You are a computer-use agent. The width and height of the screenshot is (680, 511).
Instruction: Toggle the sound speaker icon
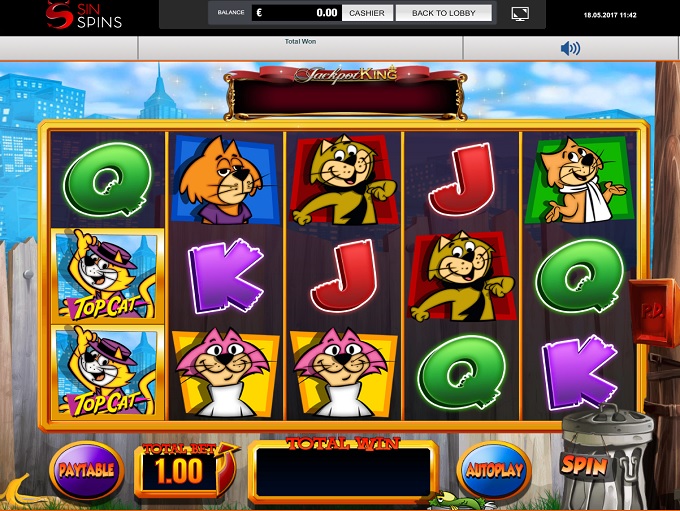coord(570,48)
